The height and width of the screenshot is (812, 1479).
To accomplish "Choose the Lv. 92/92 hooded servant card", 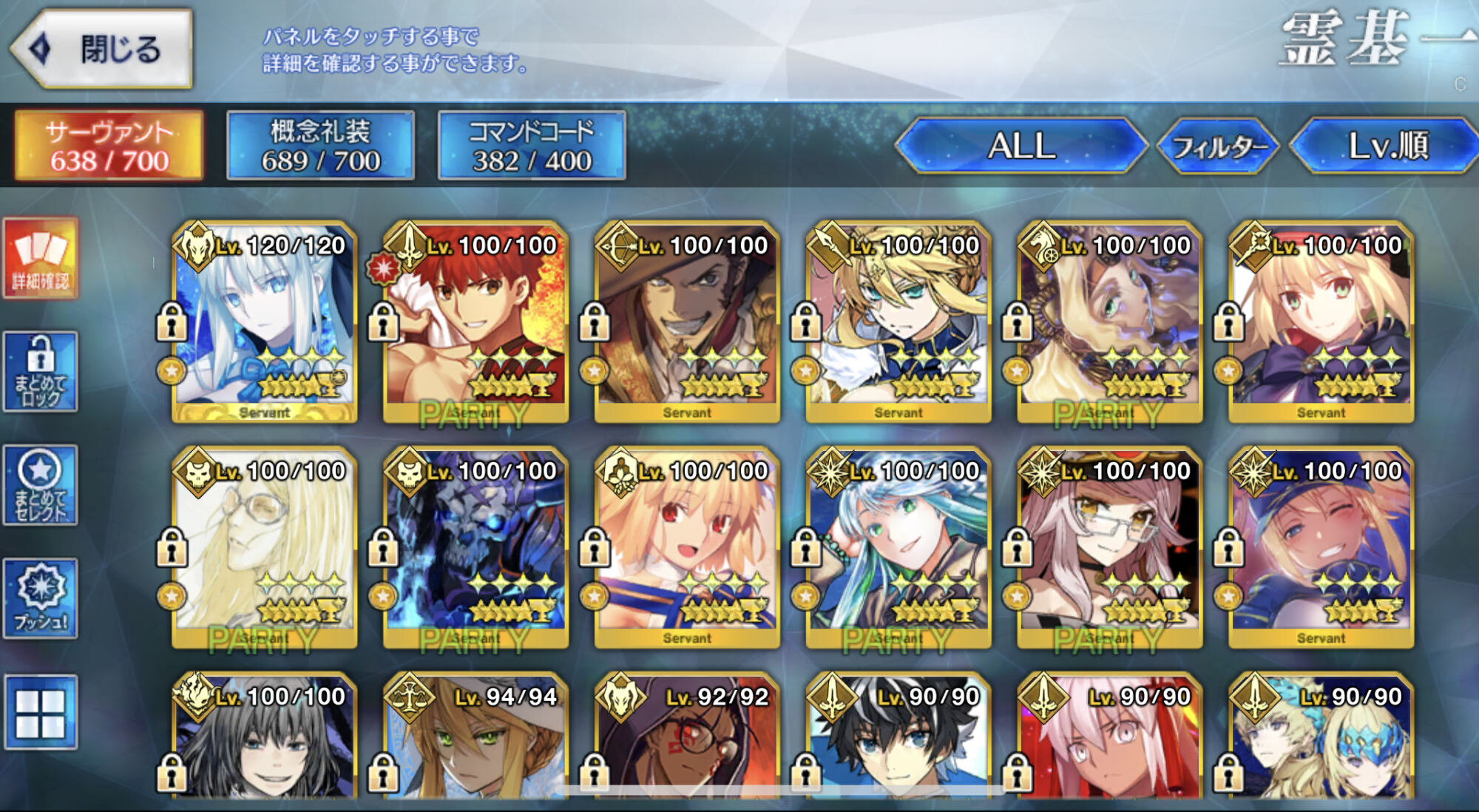I will (x=687, y=740).
